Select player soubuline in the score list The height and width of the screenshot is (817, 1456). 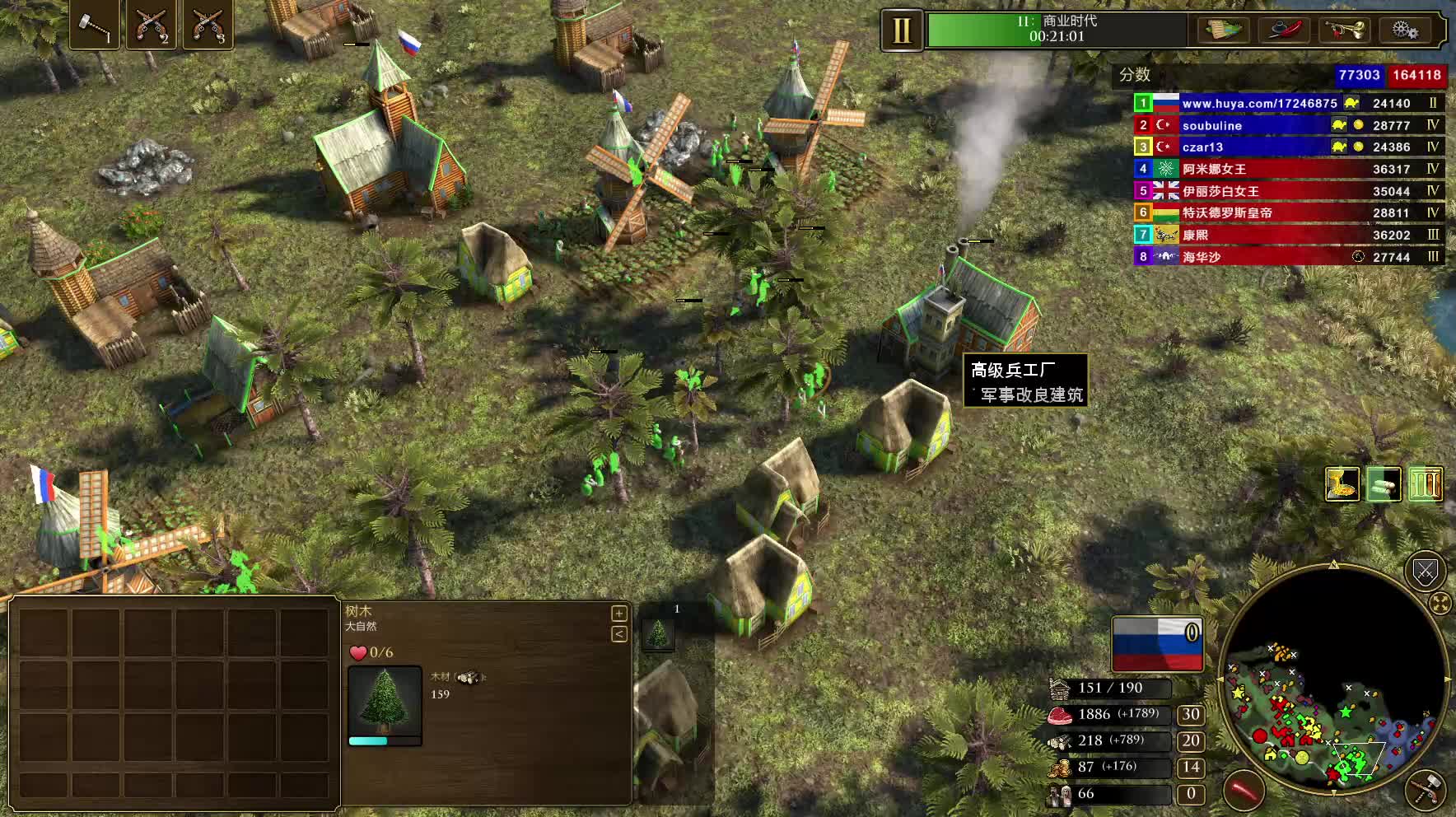coord(1212,125)
